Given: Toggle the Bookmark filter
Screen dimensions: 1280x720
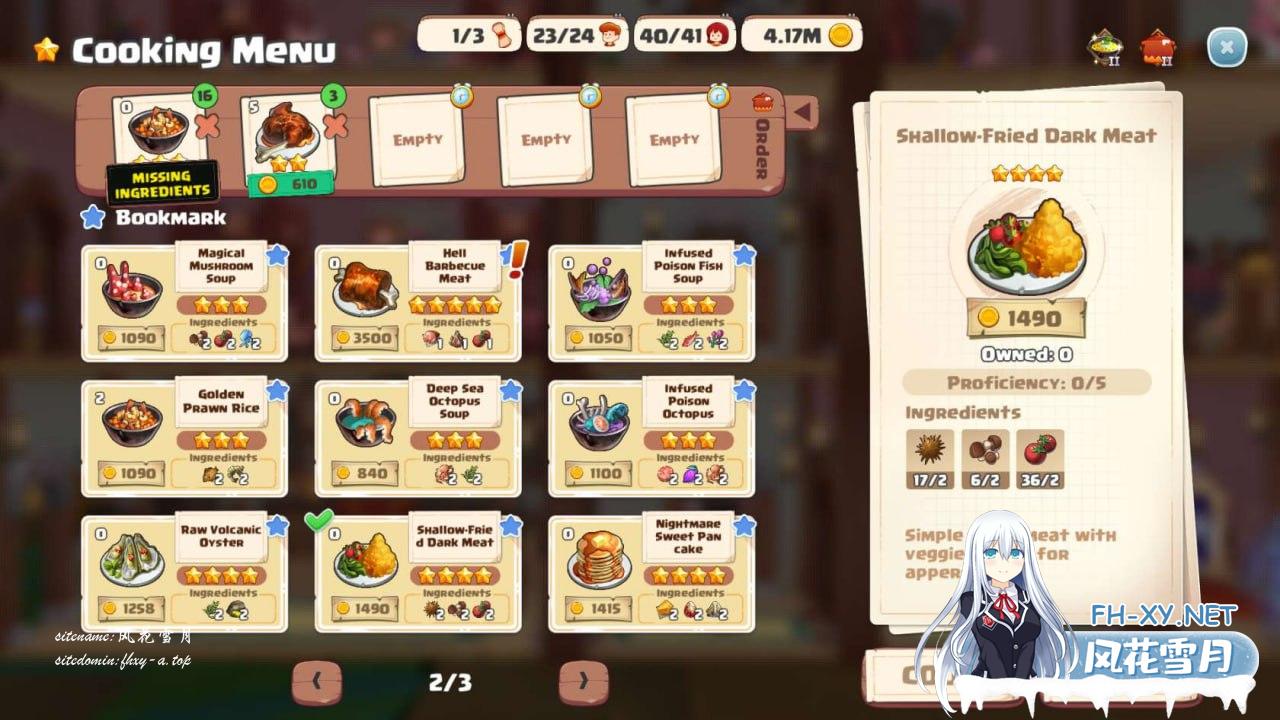Looking at the screenshot, I should (93, 217).
